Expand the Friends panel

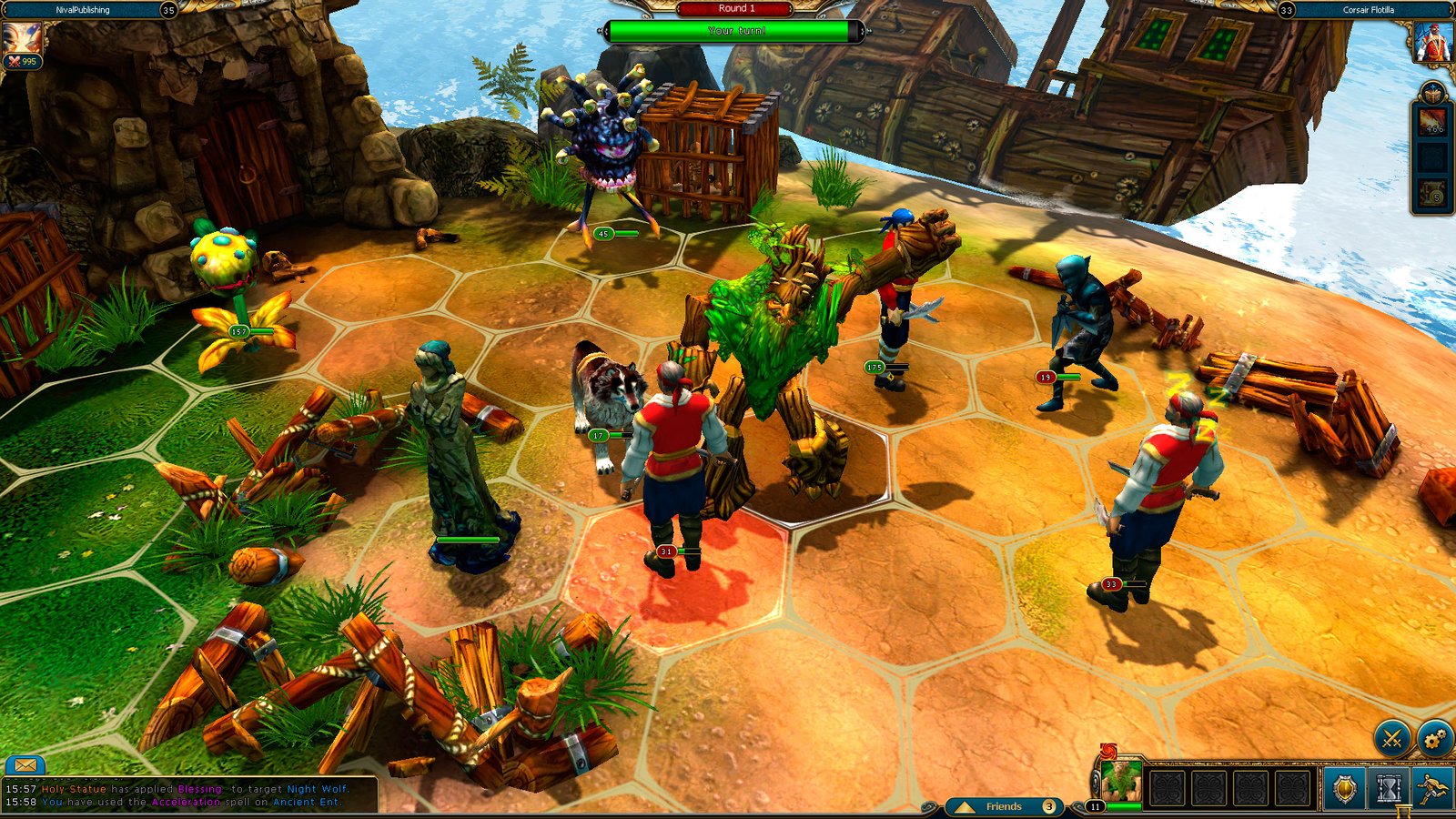coord(1003,806)
